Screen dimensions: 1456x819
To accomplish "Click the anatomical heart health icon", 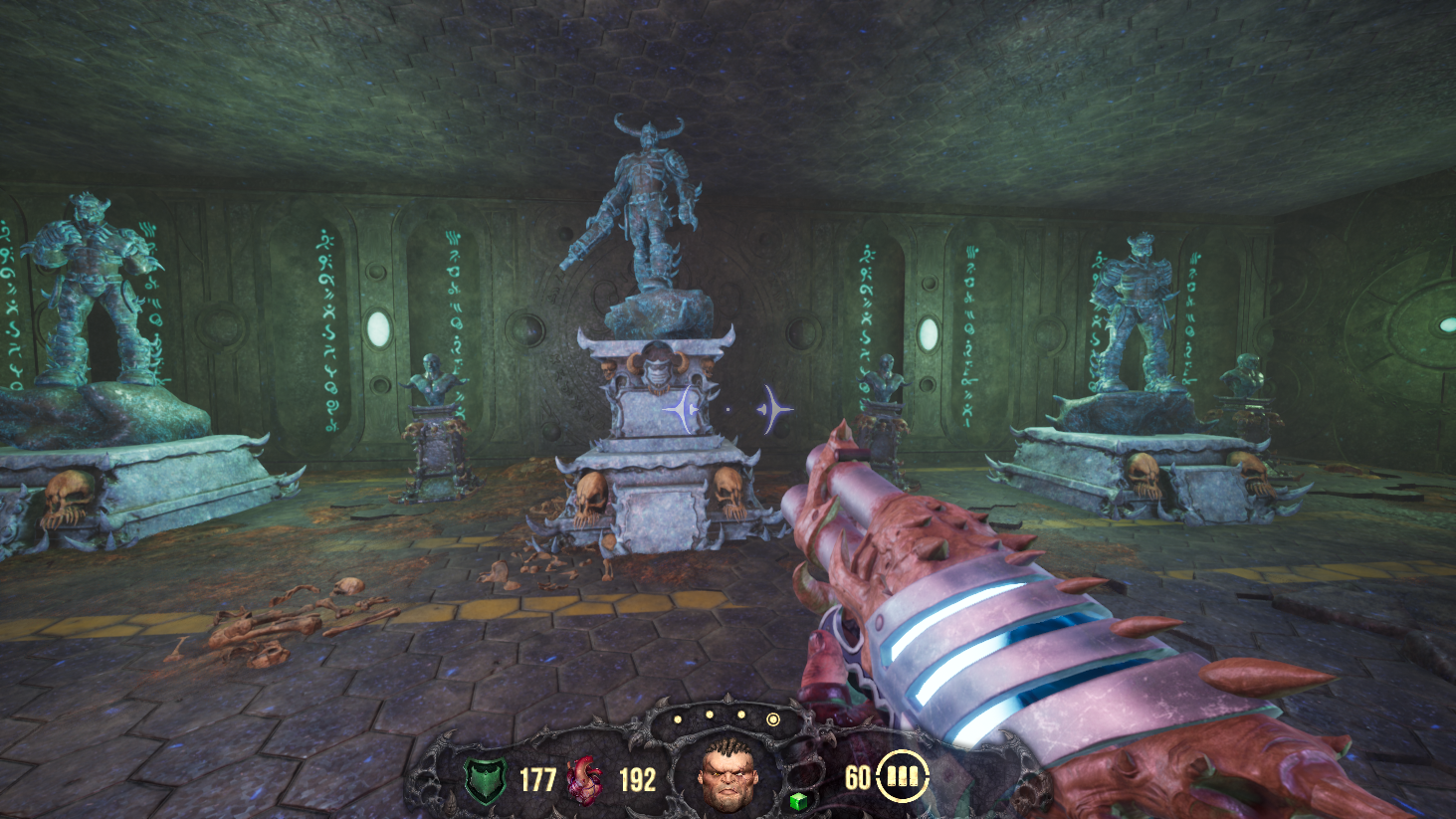I will (x=584, y=779).
